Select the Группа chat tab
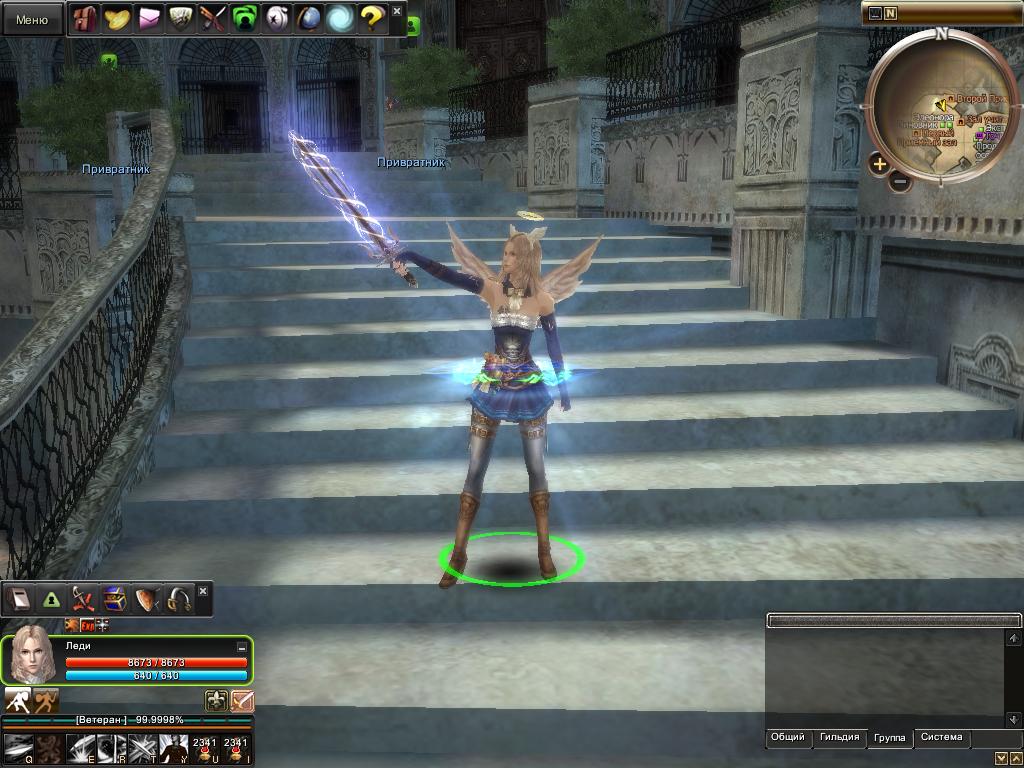This screenshot has width=1024, height=768. point(889,738)
